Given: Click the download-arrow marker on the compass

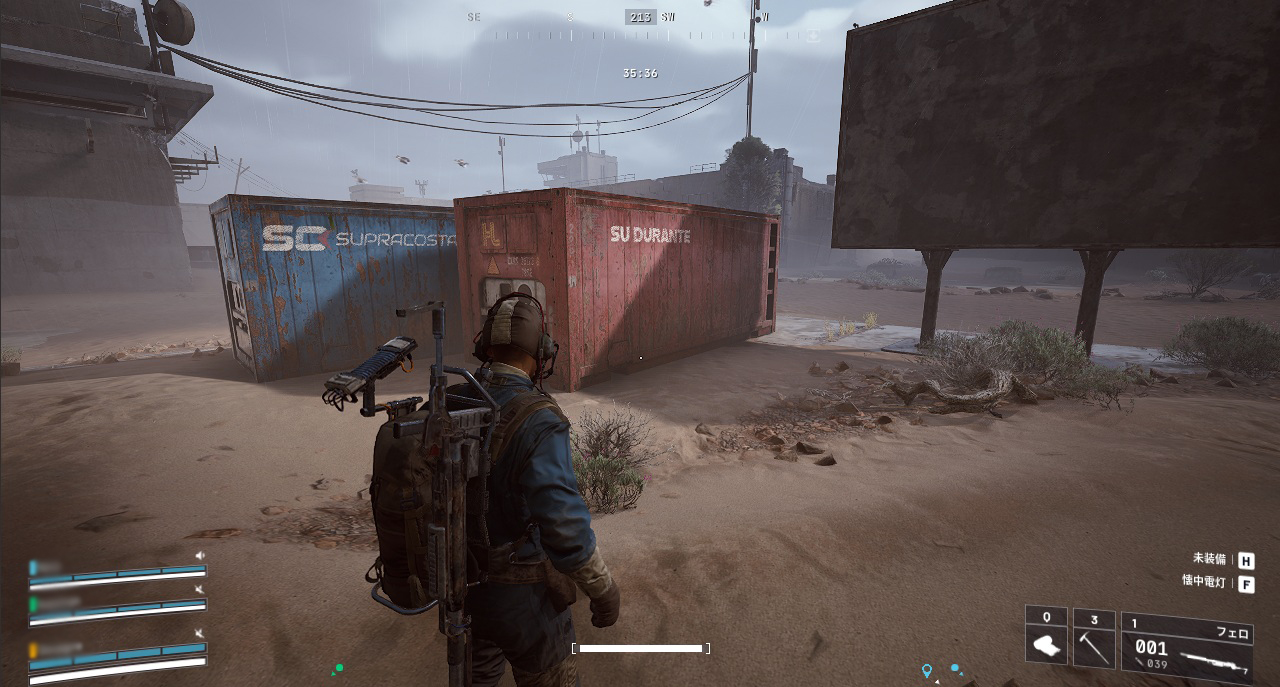Looking at the screenshot, I should 813,36.
